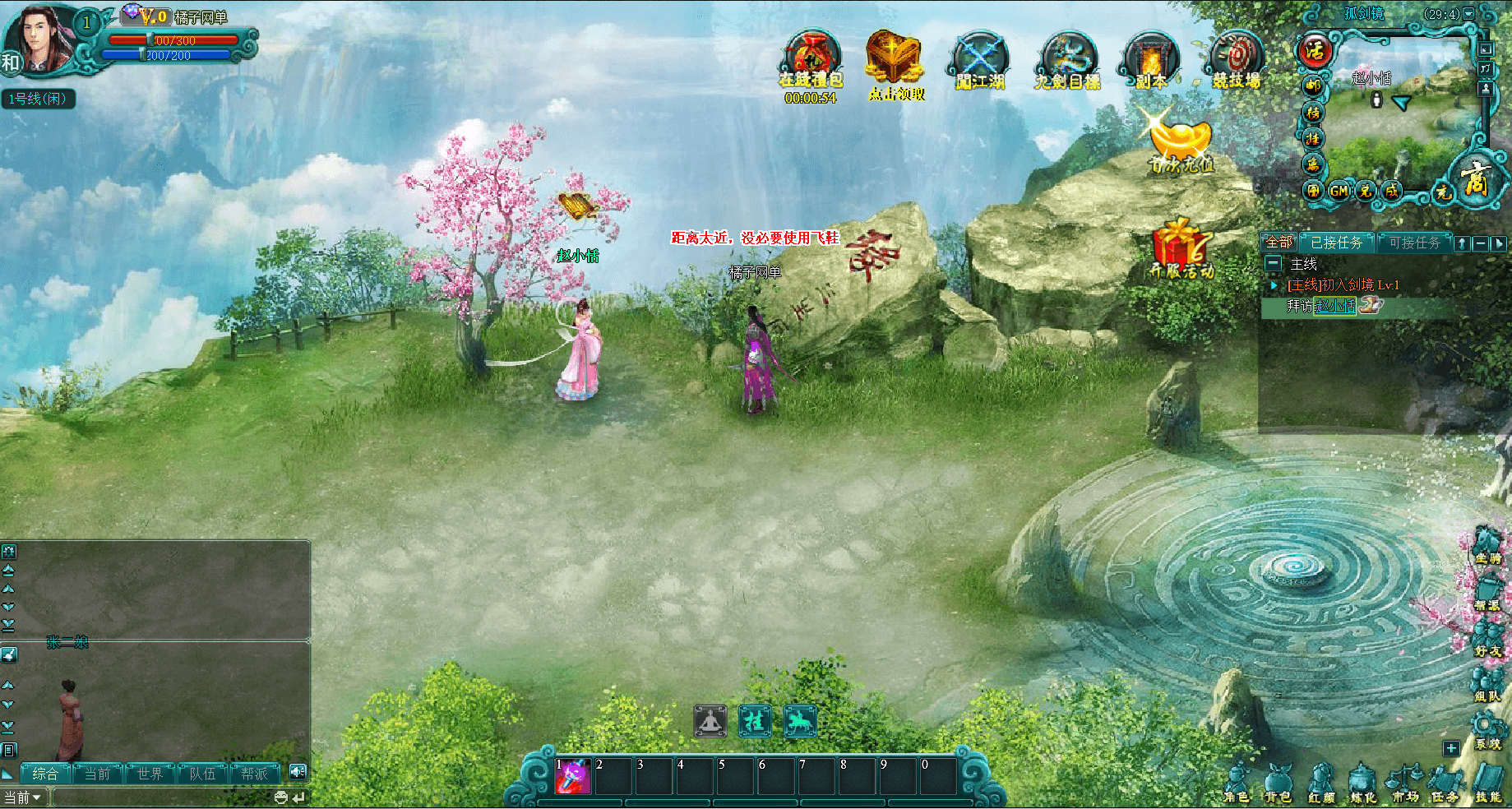Open the 当前 chat channel dropdown
Viewport: 1512px width, 809px height.
(x=23, y=797)
